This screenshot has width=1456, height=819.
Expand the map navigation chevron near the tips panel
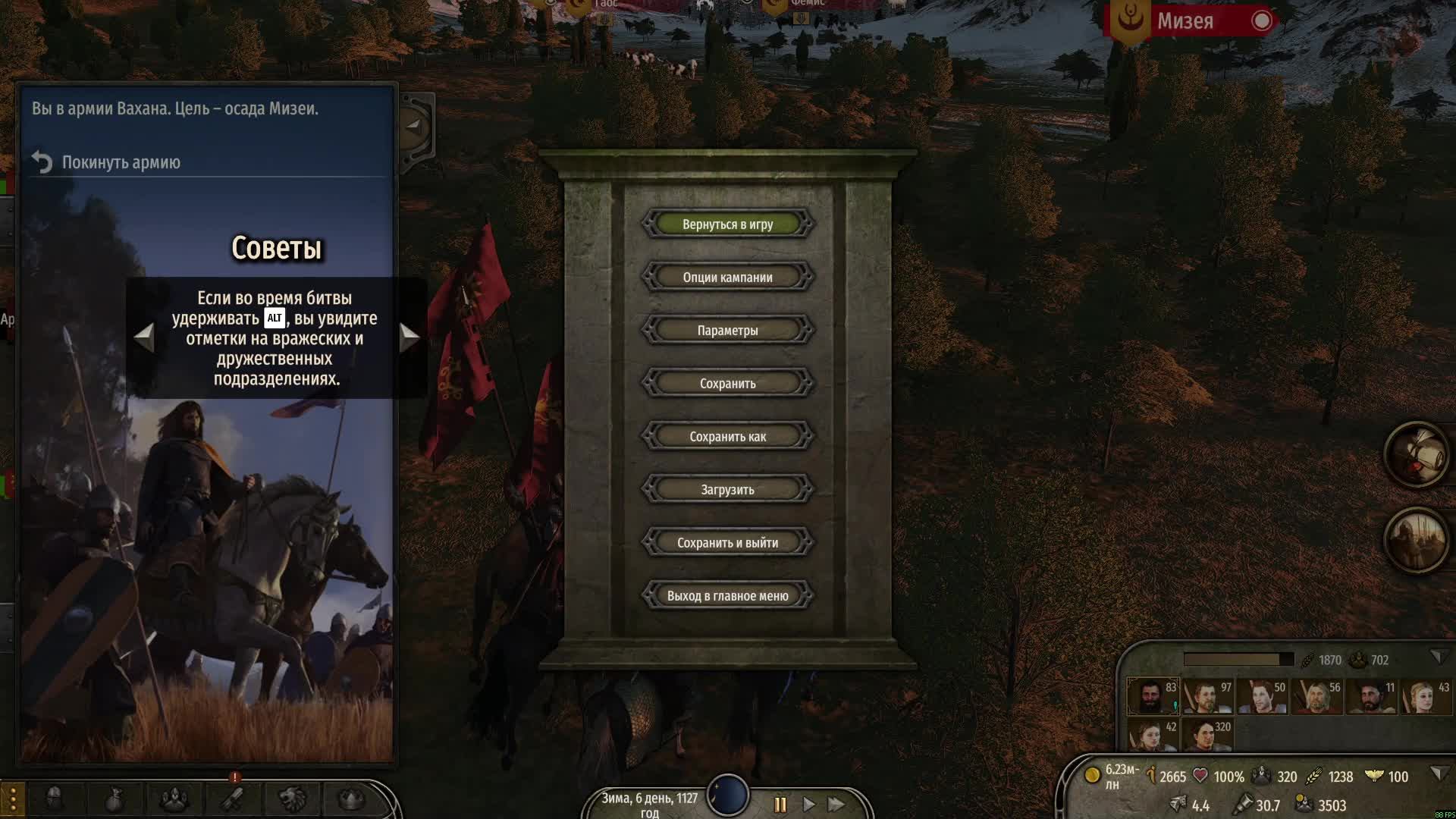(x=413, y=125)
